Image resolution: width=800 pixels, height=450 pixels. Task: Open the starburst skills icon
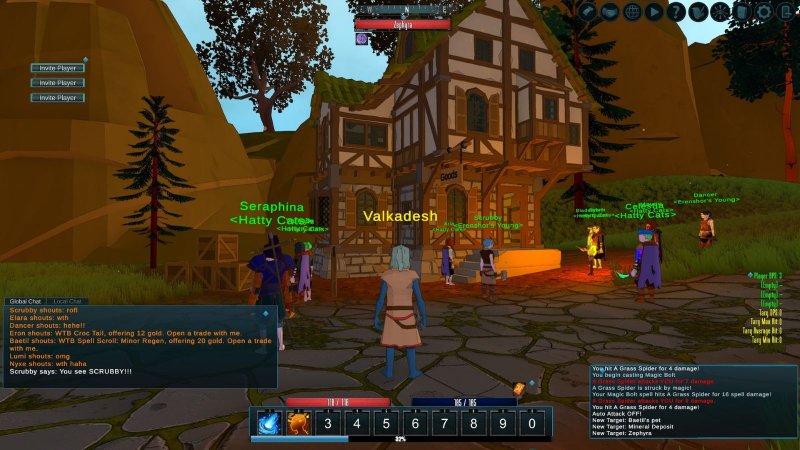(x=721, y=12)
